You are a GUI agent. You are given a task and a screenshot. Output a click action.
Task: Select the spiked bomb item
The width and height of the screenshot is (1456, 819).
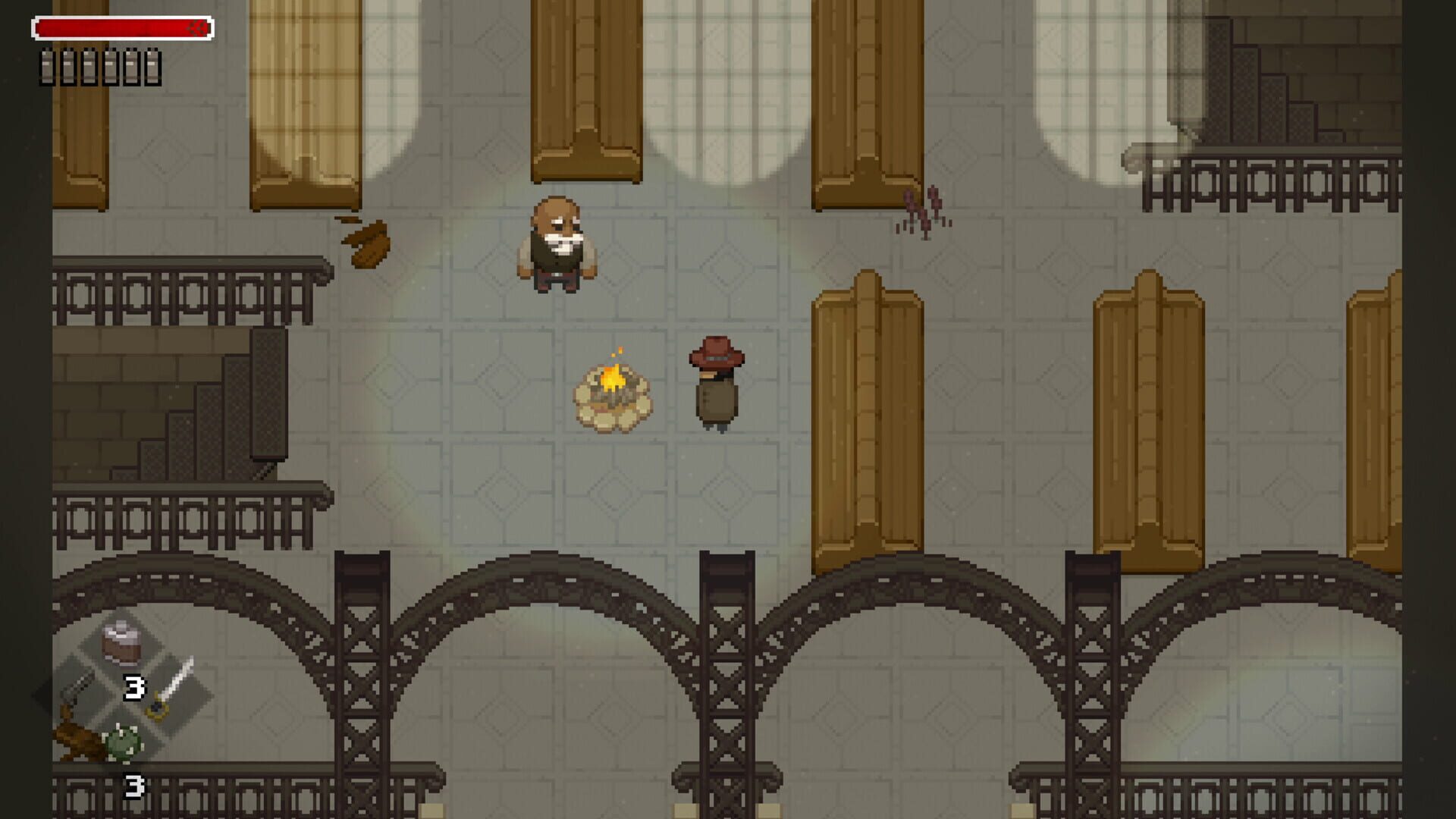121,742
